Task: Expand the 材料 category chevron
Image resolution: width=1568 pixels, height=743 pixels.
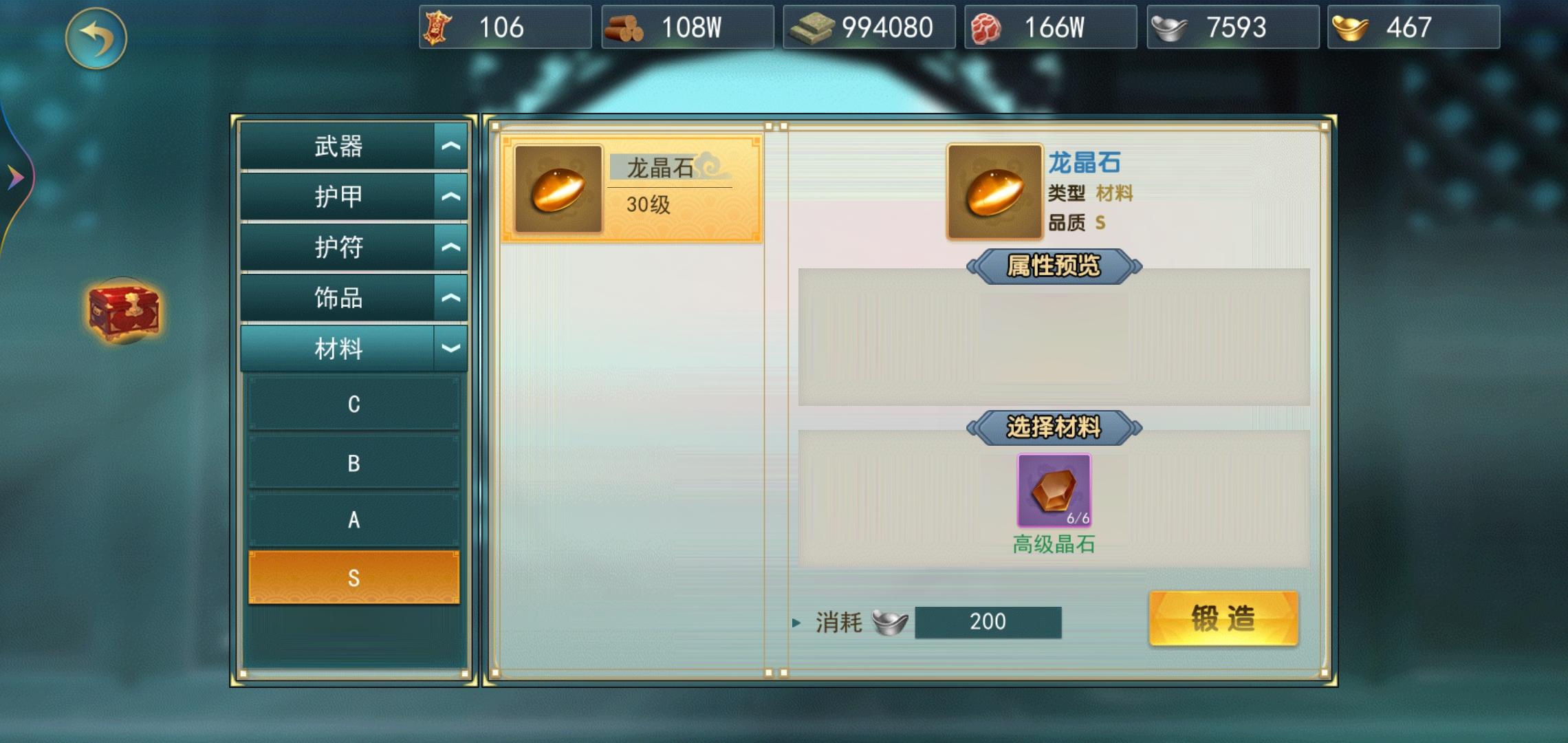Action: click(450, 348)
